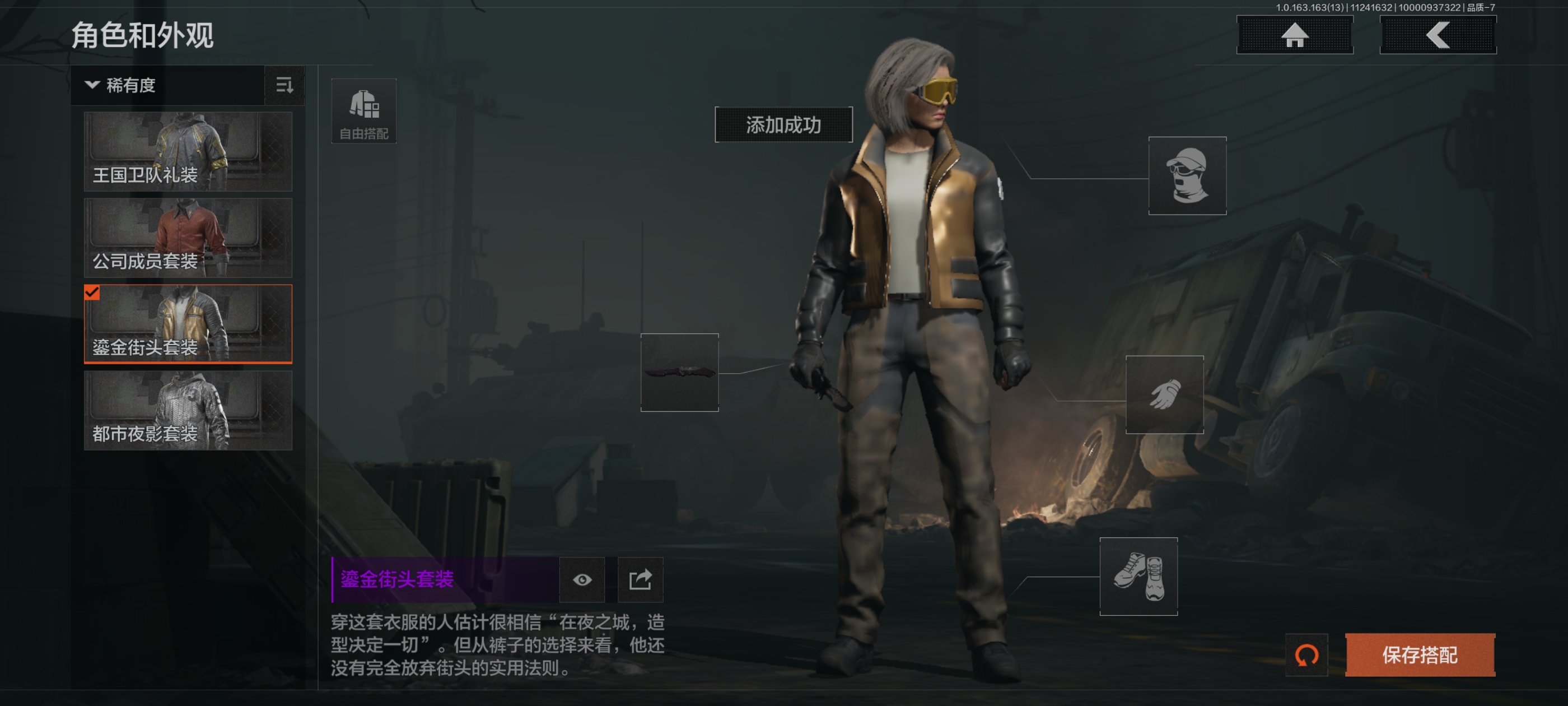Open the shoes equipment slot
Screen dimensions: 1568x706
point(1138,576)
